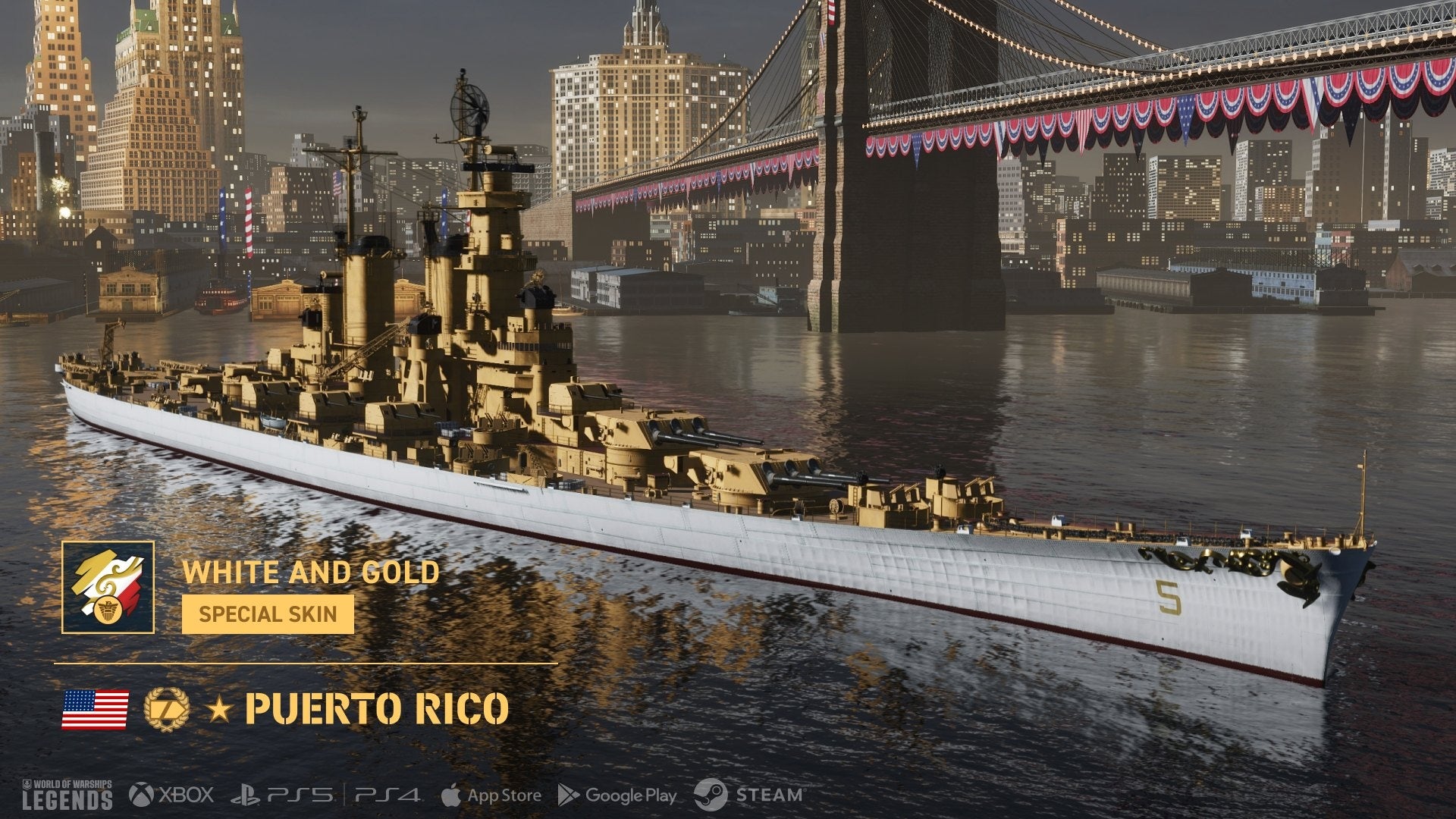Open the Steam logo

pyautogui.click(x=748, y=795)
